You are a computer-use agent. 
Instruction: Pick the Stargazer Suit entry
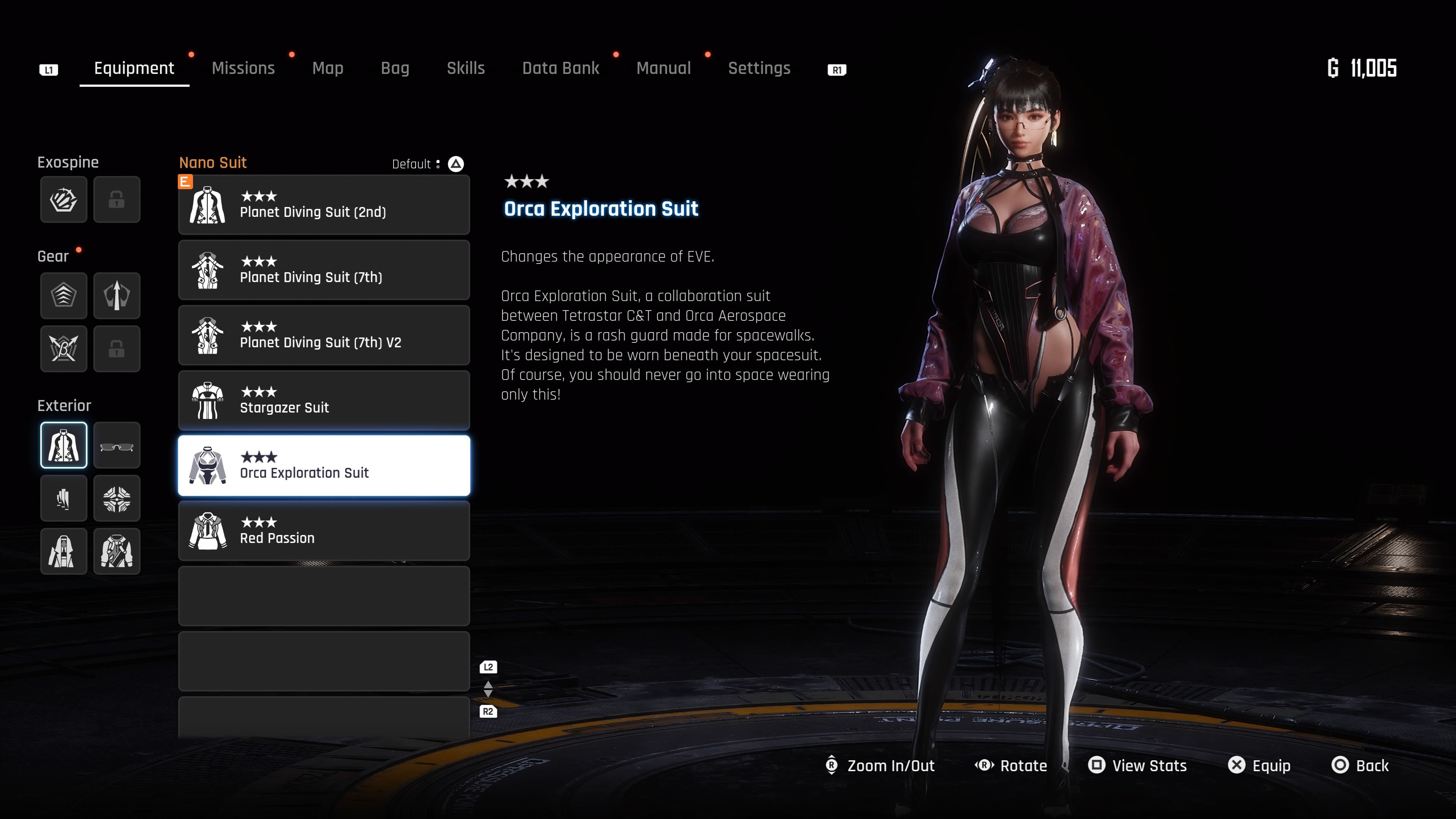click(x=324, y=400)
